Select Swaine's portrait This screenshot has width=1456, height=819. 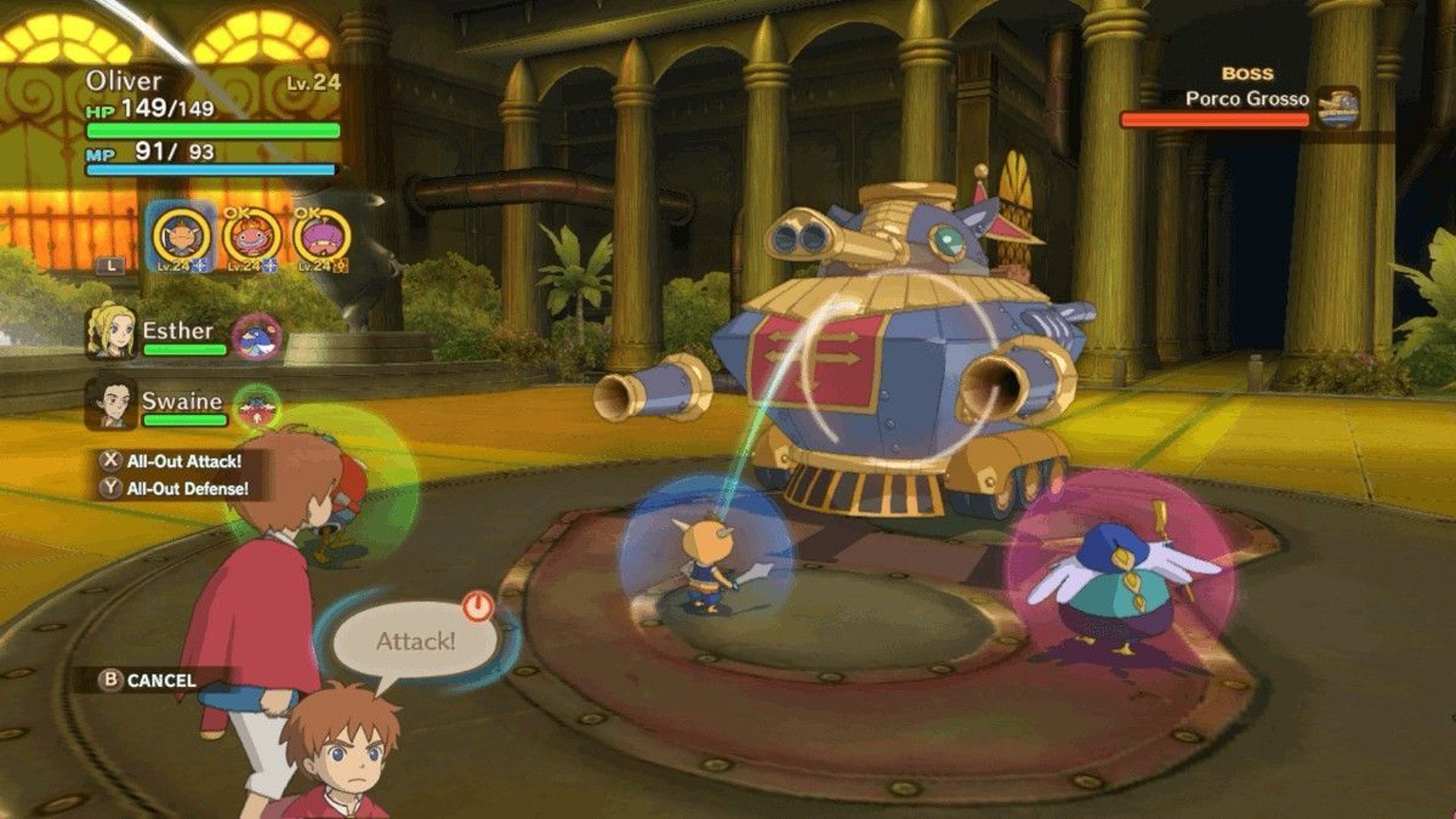111,403
